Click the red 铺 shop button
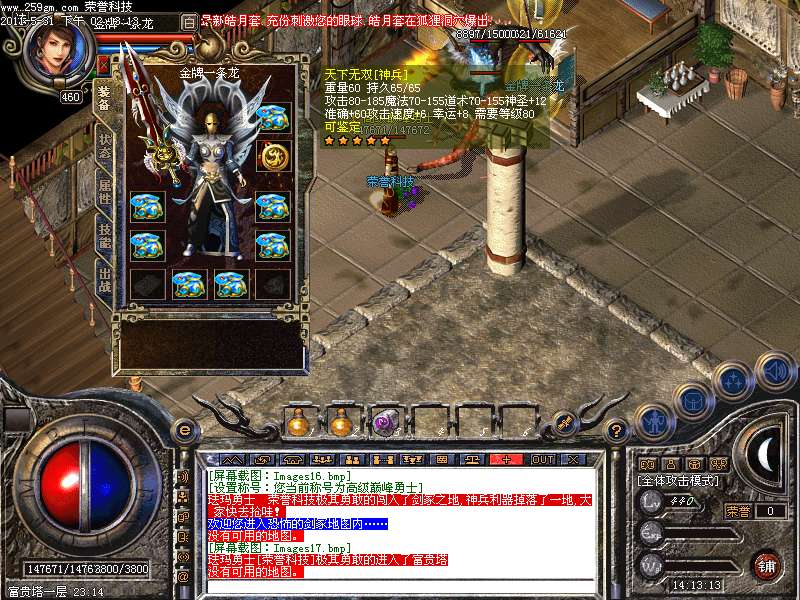 point(767,564)
